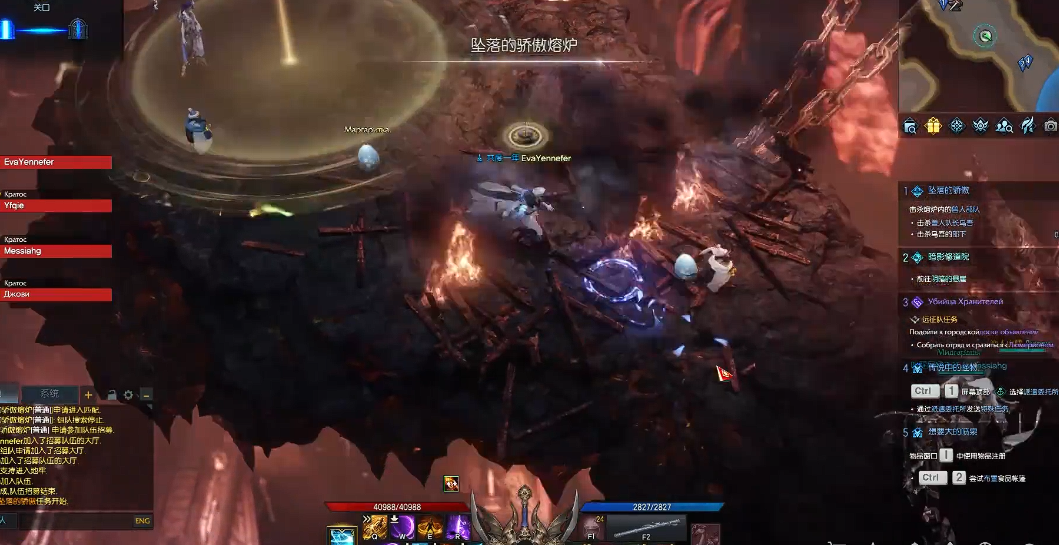
Task: Toggle the chat window lock icon
Action: coord(111,395)
